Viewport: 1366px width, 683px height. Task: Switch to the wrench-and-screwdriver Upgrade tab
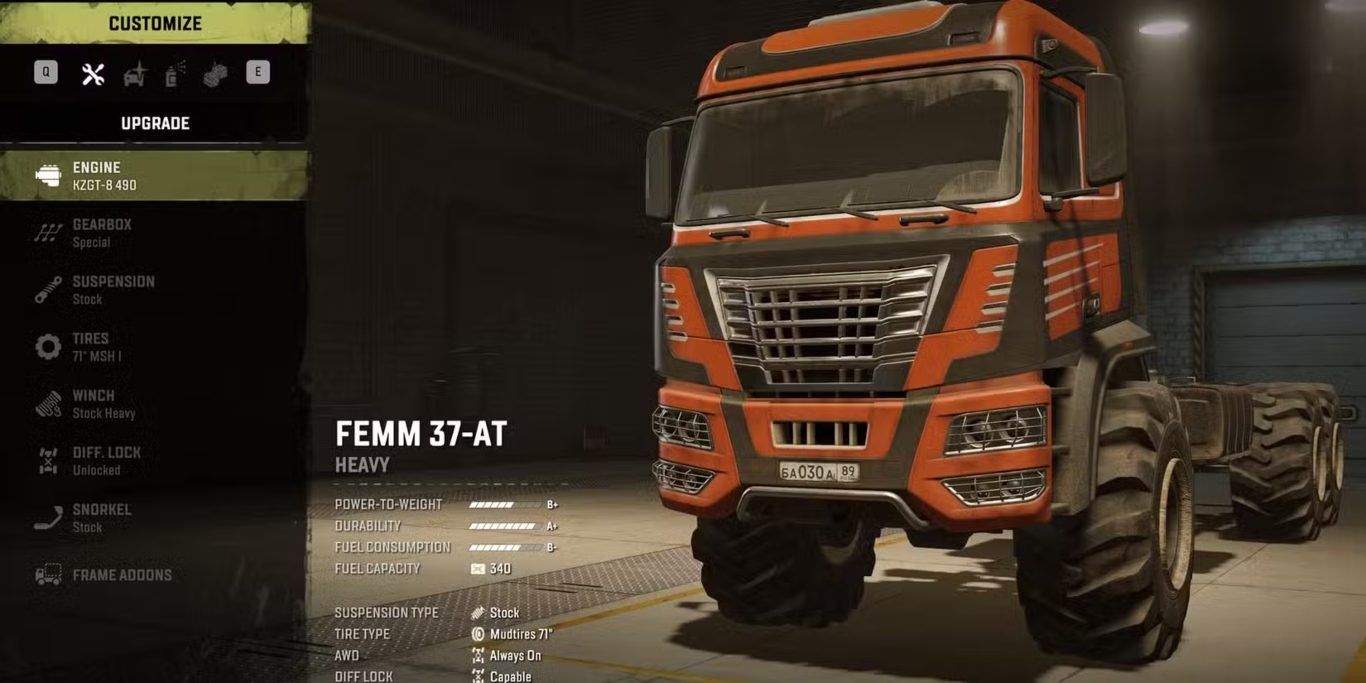tap(93, 73)
